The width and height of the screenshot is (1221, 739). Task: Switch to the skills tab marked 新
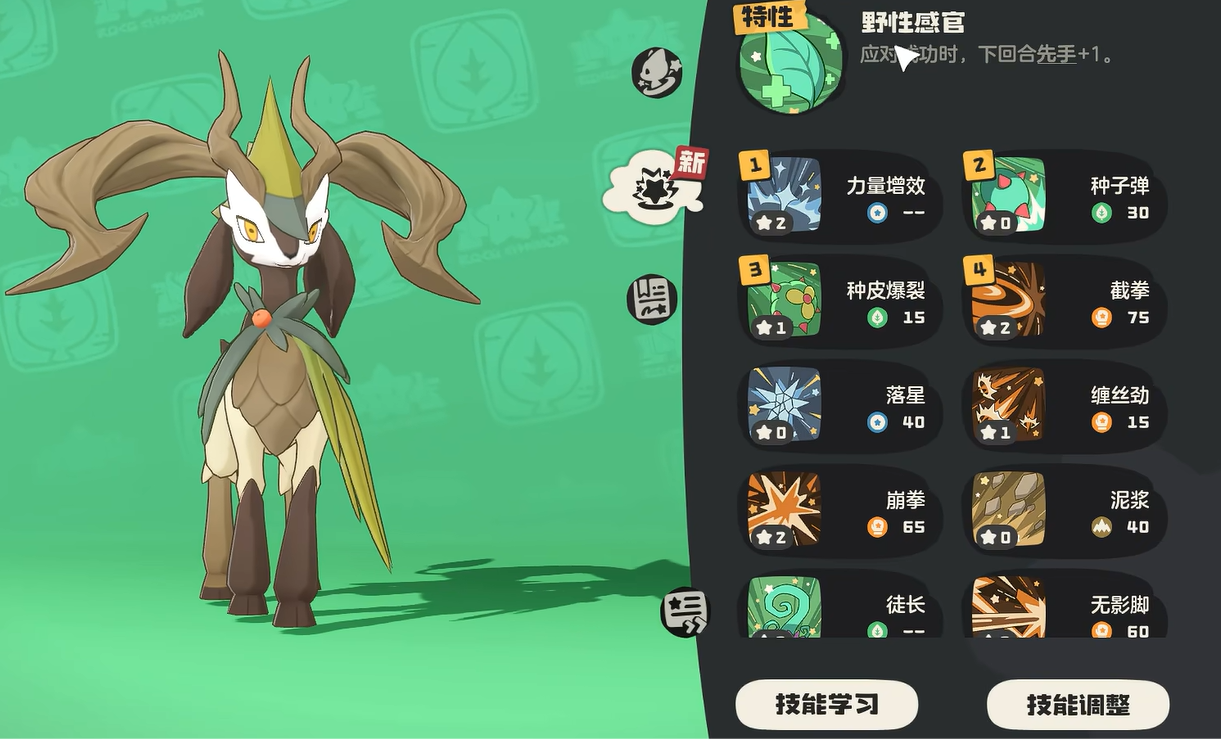pos(654,183)
